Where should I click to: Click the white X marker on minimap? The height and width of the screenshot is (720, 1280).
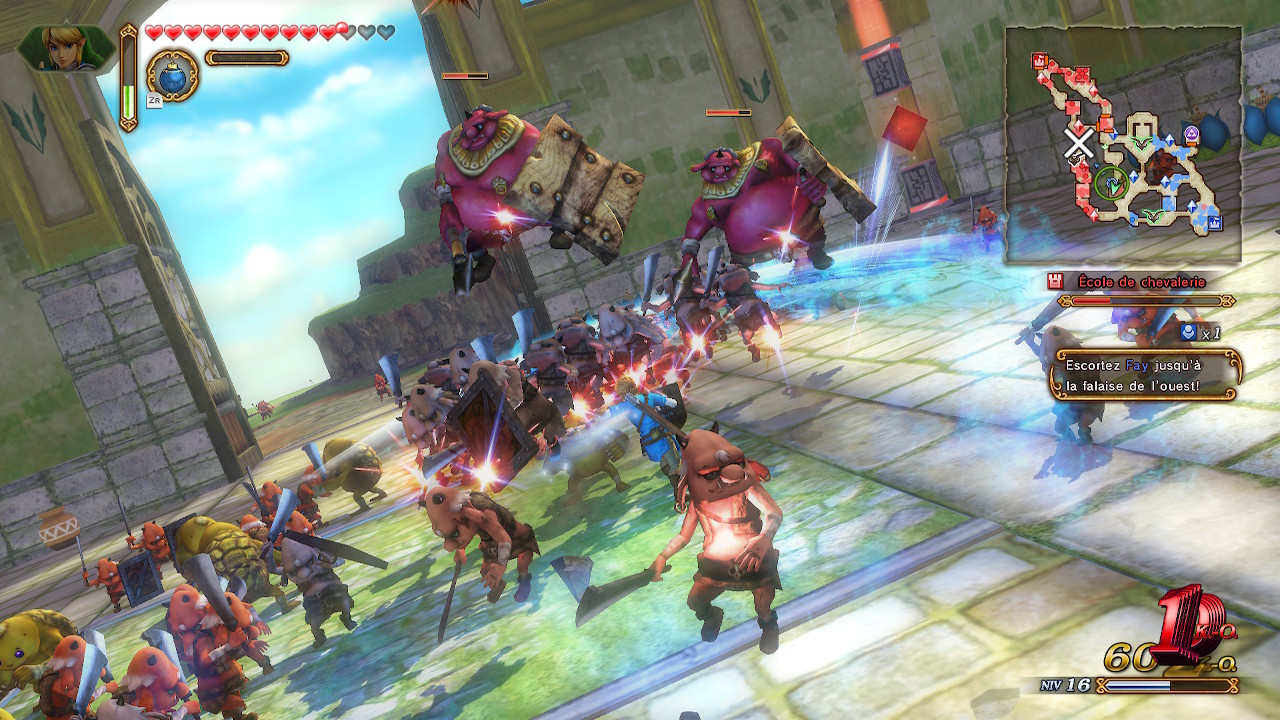click(1077, 143)
